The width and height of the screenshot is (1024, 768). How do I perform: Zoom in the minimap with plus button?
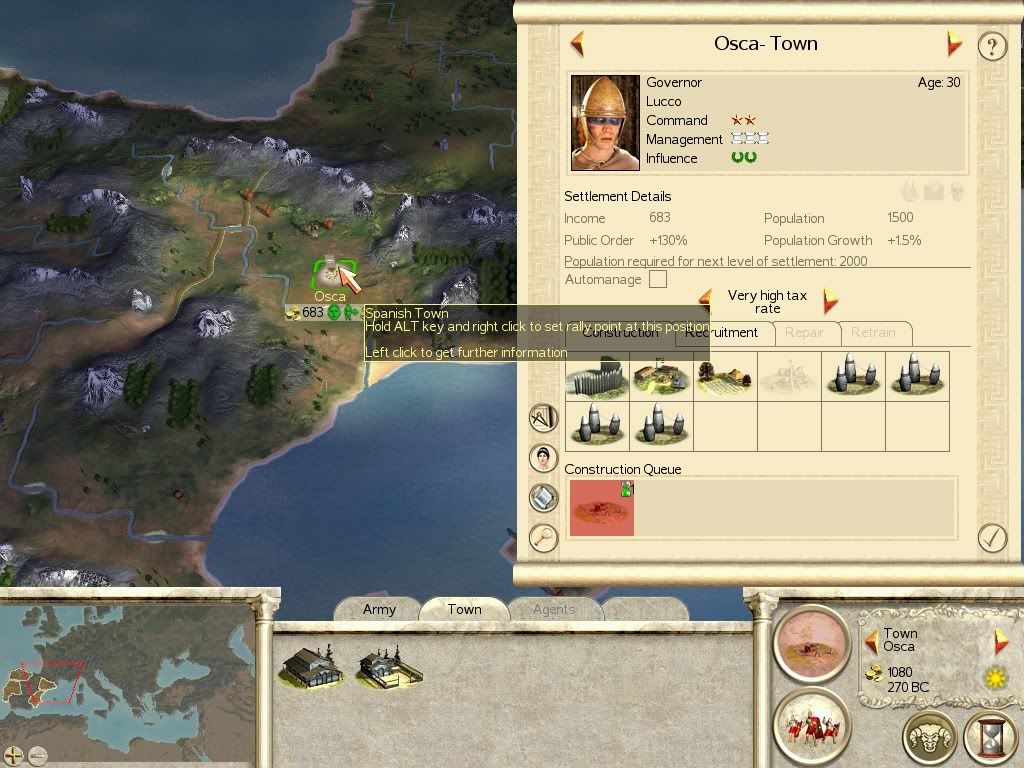click(x=14, y=755)
